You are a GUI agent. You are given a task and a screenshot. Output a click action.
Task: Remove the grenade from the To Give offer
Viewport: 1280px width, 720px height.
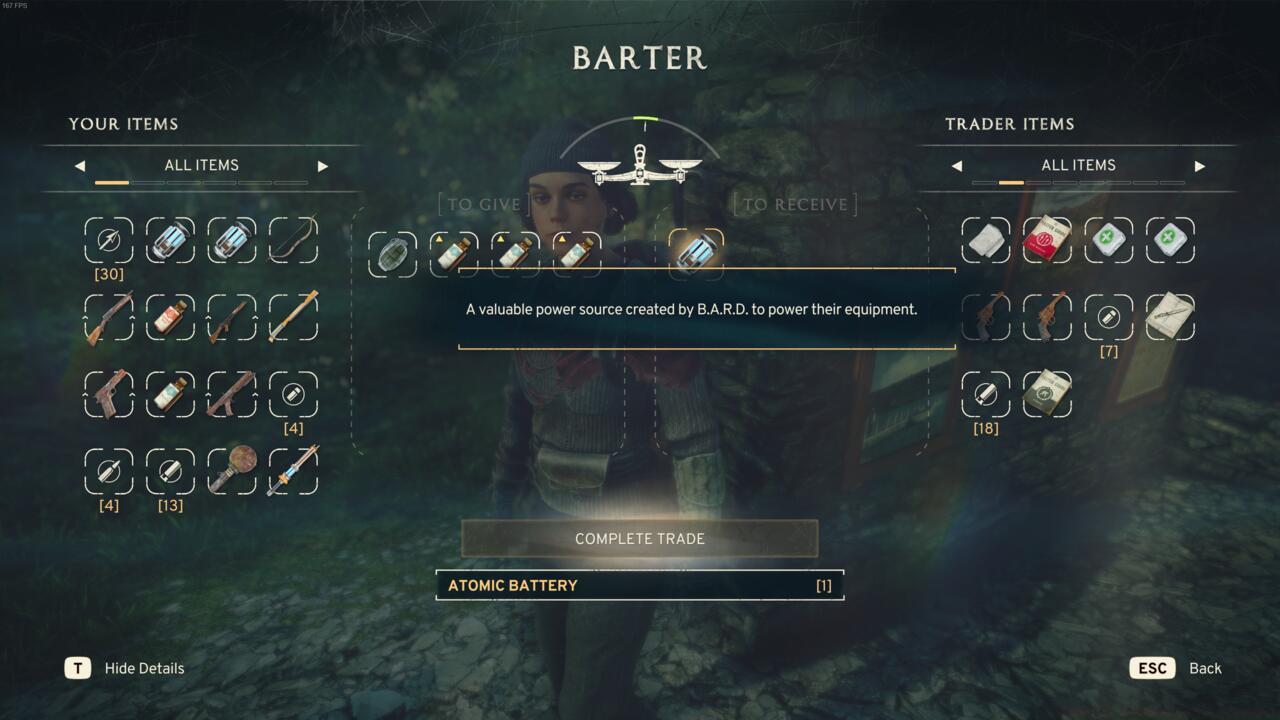pos(392,254)
